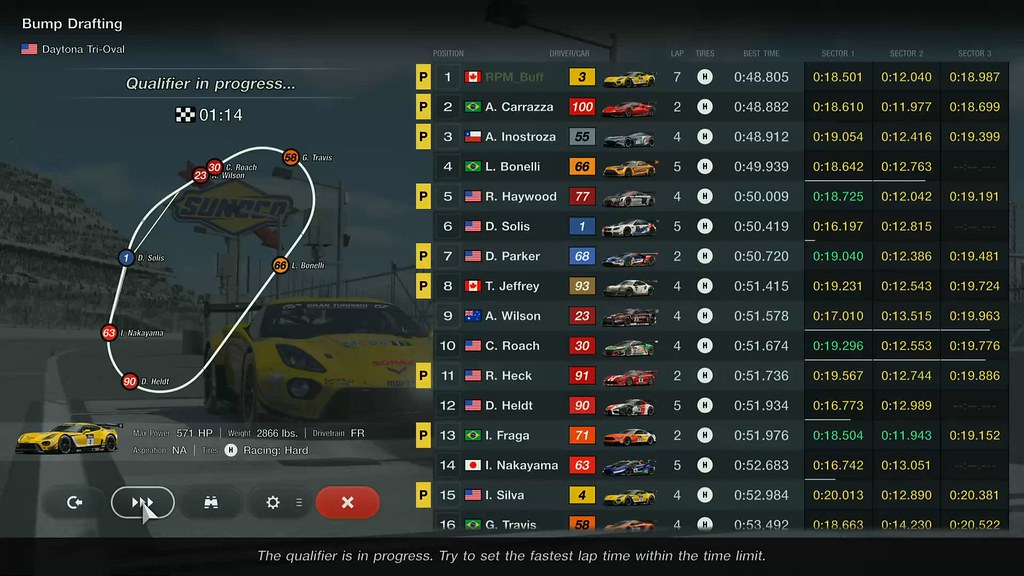Click R. Haywood's entry in the list
The image size is (1024, 576).
(520, 197)
